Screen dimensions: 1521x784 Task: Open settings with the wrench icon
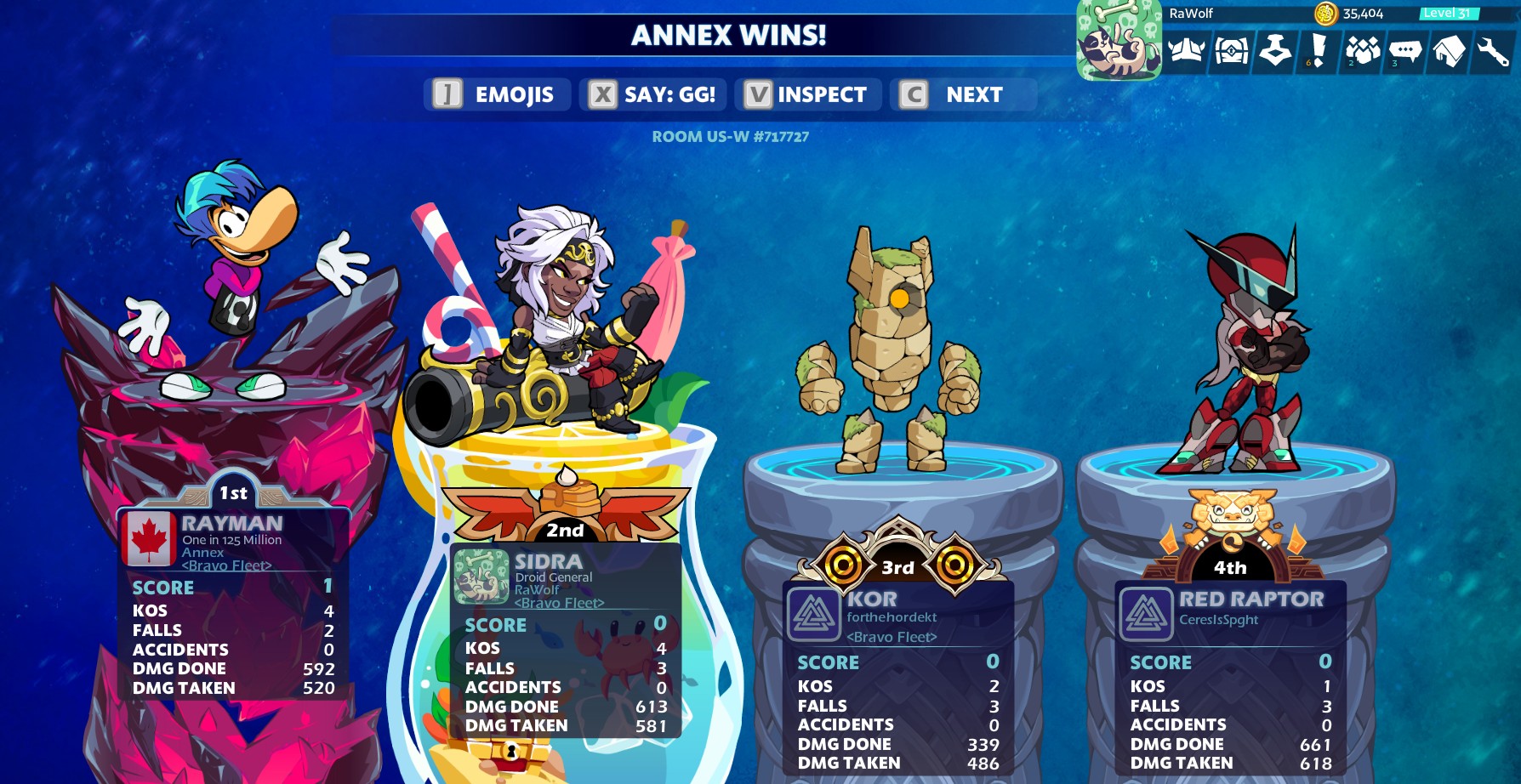1493,52
